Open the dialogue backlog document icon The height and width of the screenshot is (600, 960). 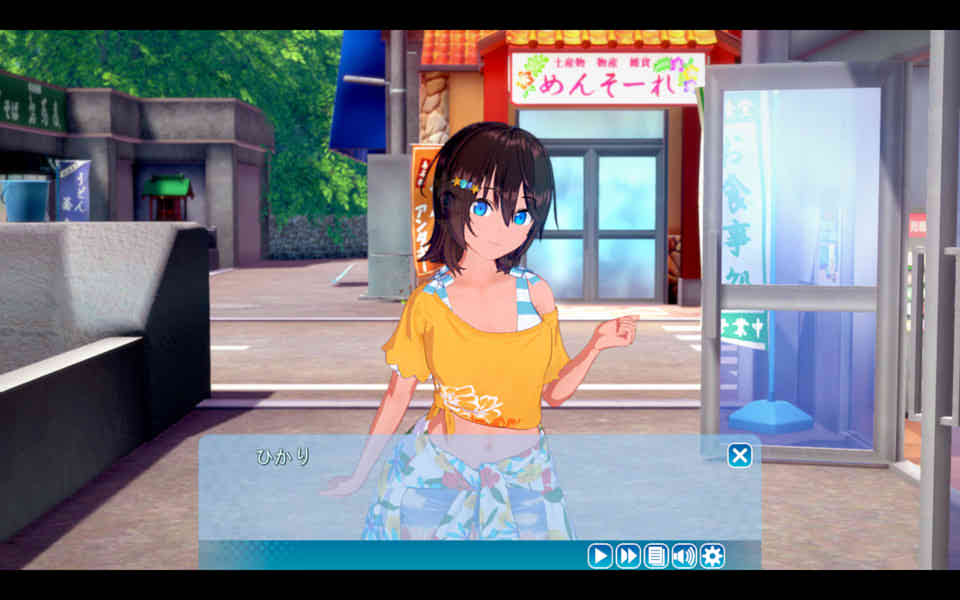pyautogui.click(x=656, y=556)
